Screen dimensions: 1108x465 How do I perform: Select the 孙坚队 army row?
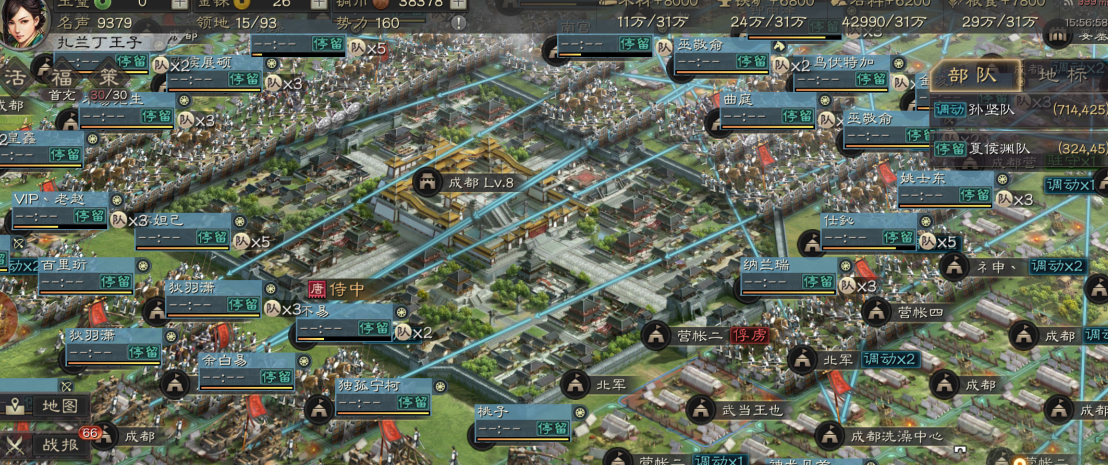pos(1020,109)
